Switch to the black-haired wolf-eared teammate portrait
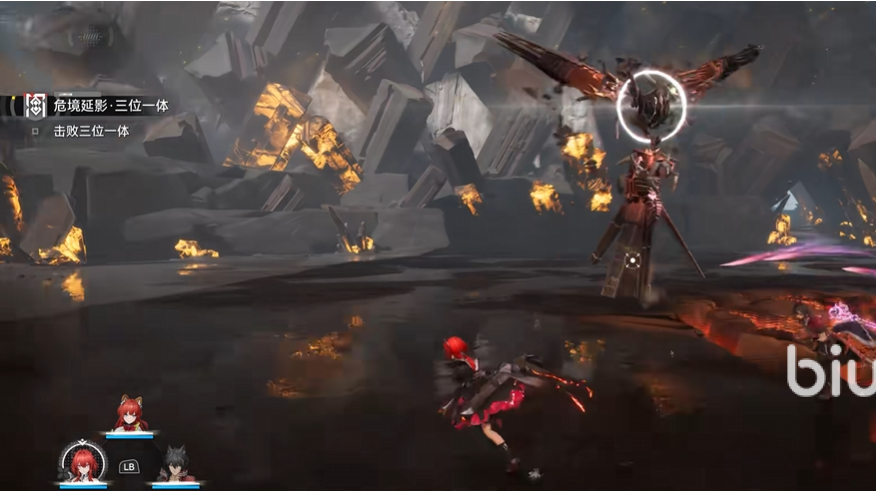This screenshot has width=876, height=493. click(x=175, y=465)
